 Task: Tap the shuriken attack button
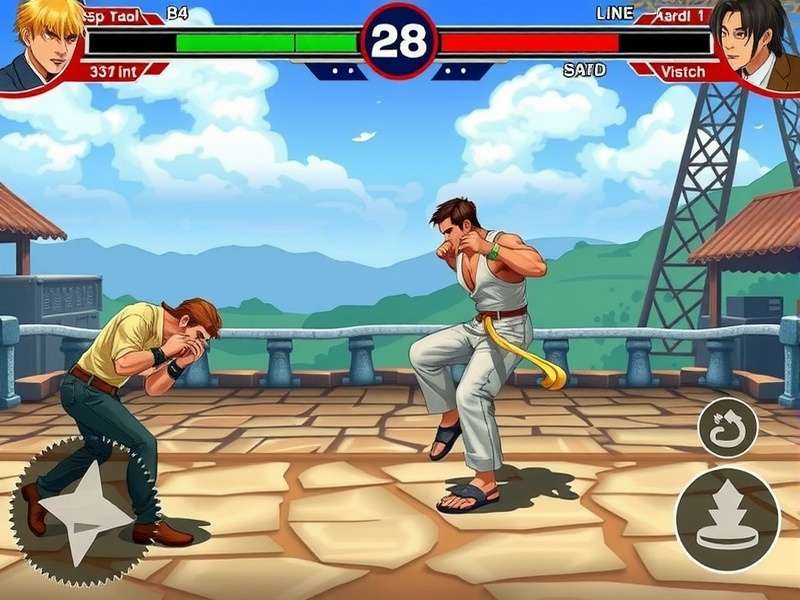[85, 512]
